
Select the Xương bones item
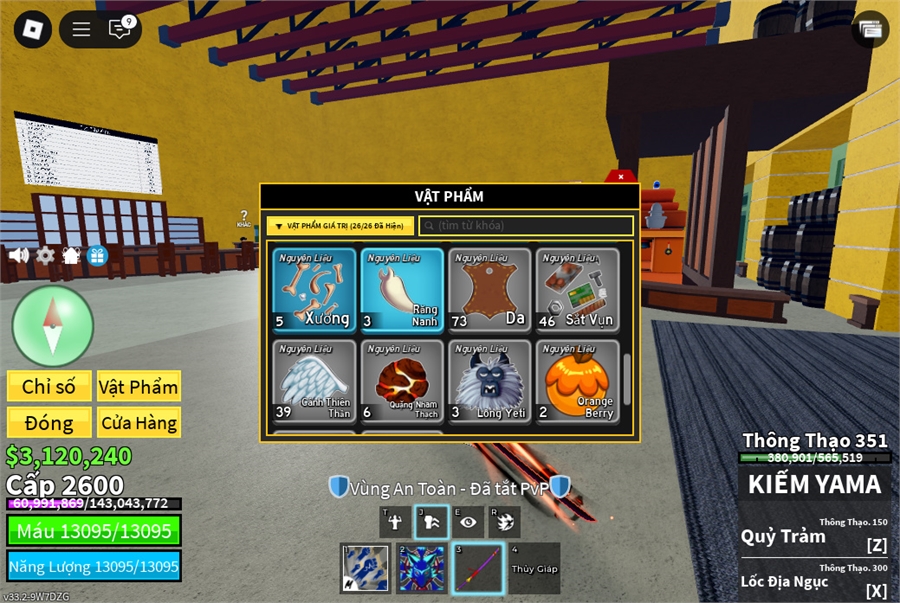pos(314,289)
